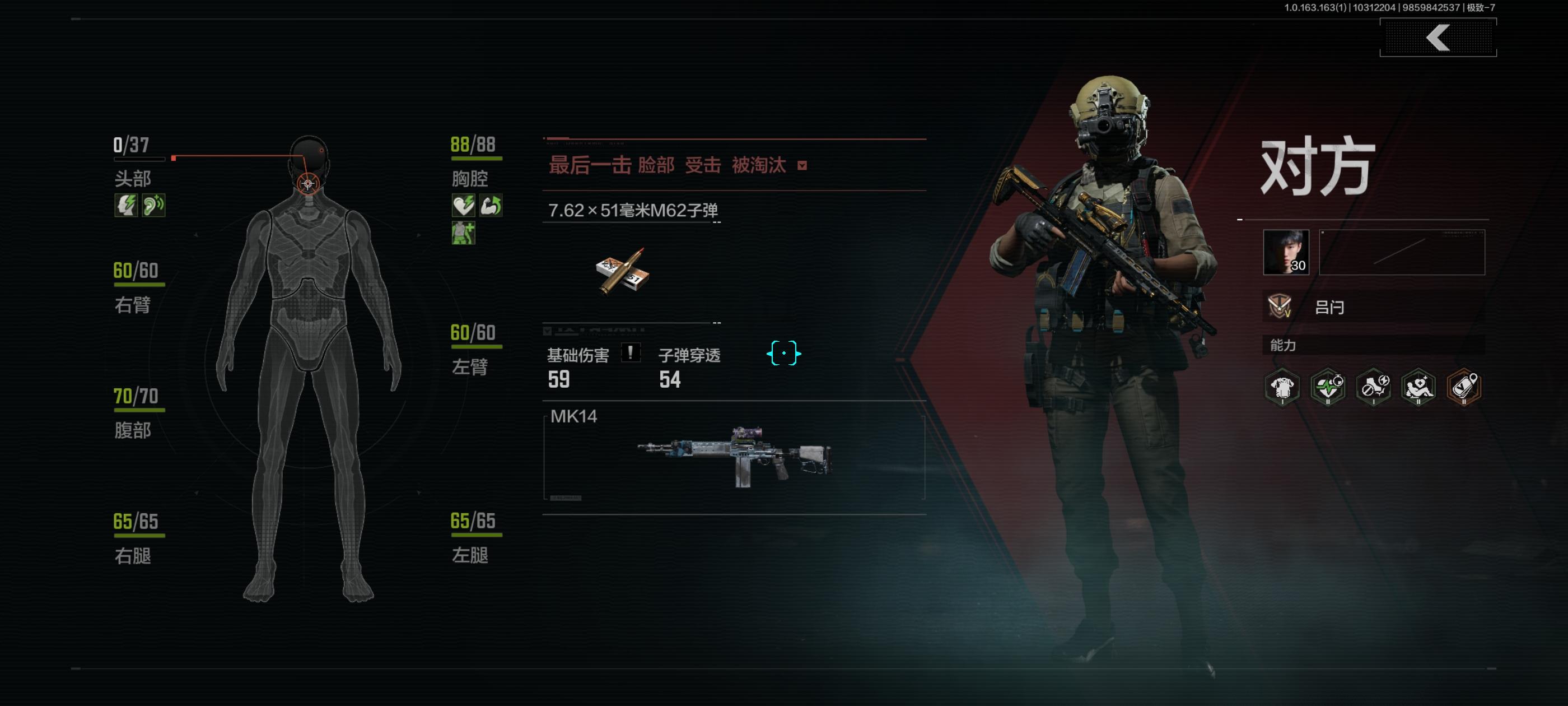
Task: Inspect the healing sitting figure ability hexagon
Action: coord(1418,387)
